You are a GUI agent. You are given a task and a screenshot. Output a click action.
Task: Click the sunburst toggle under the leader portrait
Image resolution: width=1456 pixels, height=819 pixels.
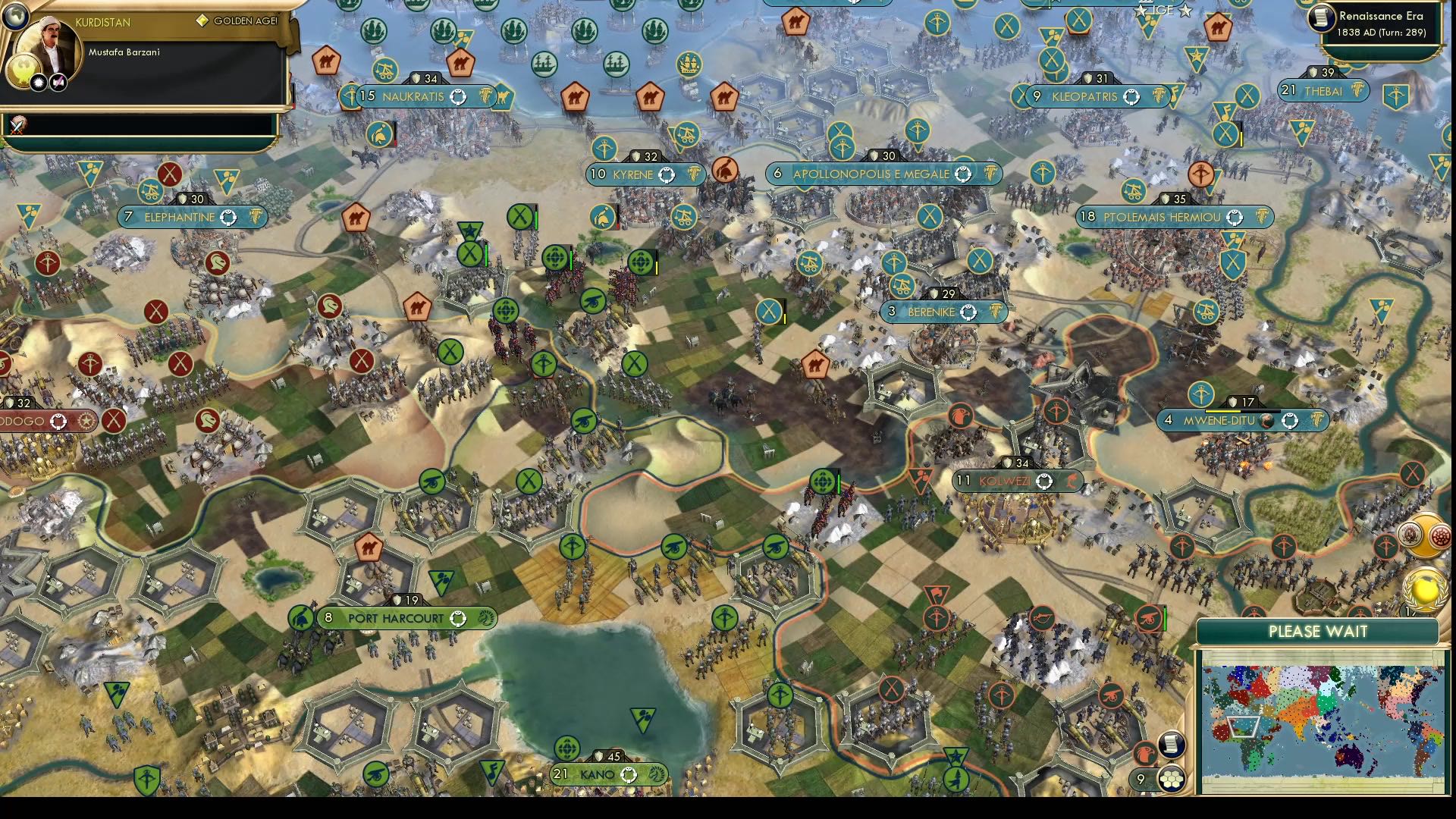[x=38, y=83]
